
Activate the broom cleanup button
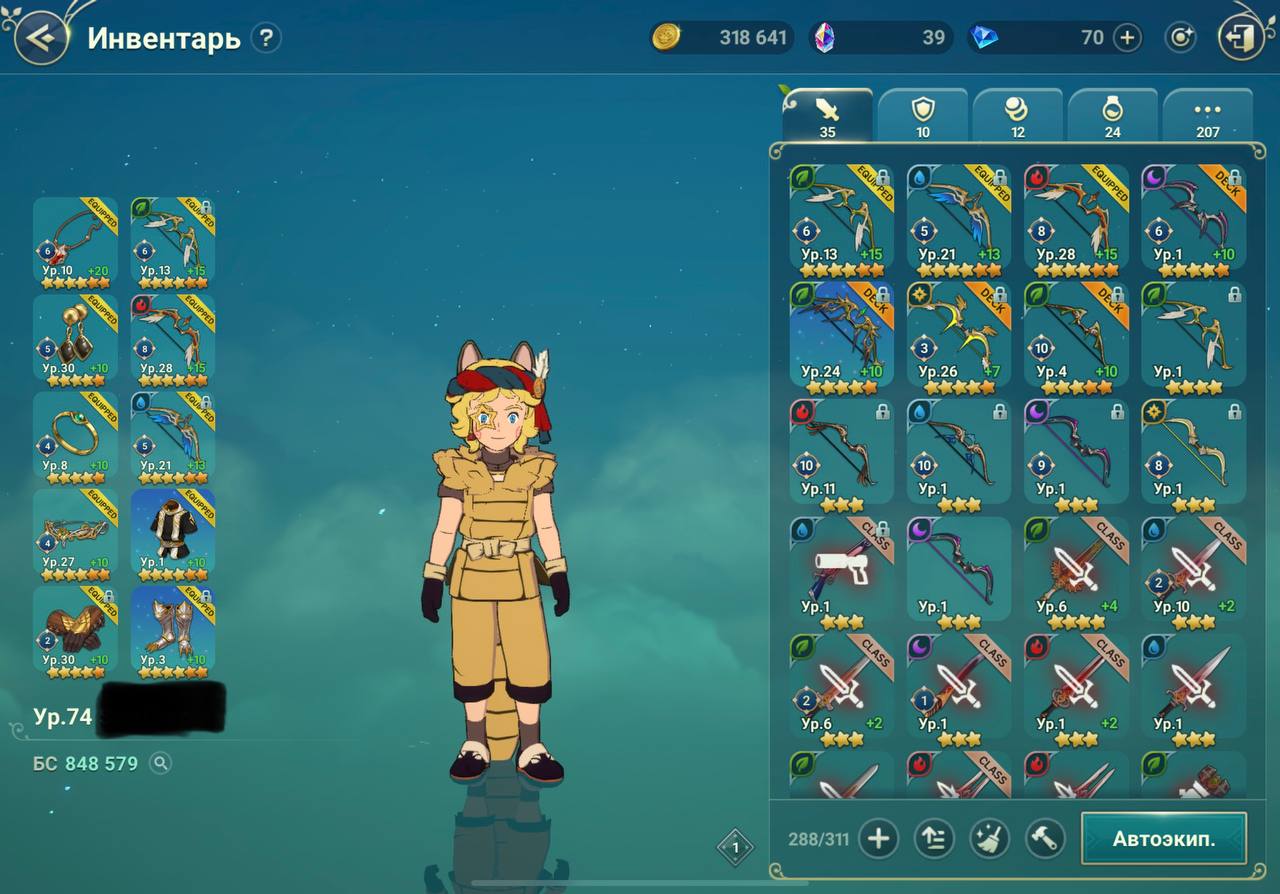989,838
